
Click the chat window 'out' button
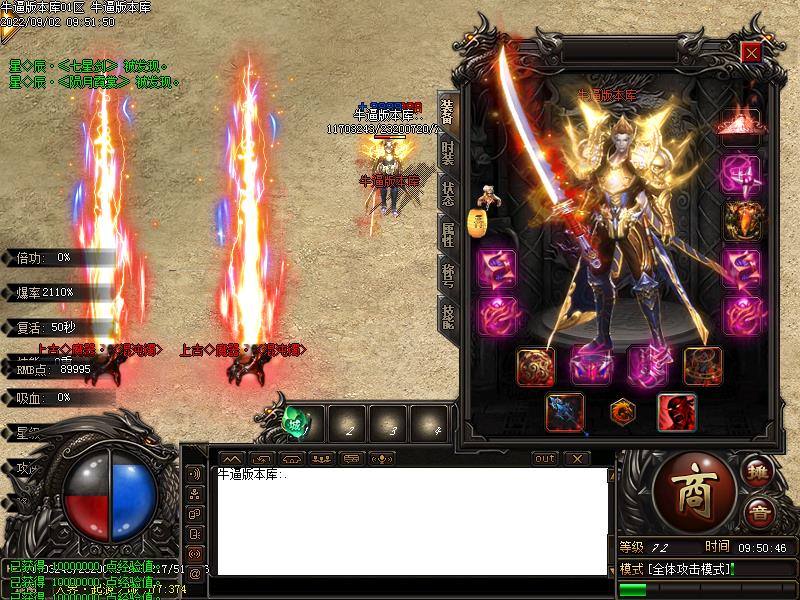click(544, 458)
